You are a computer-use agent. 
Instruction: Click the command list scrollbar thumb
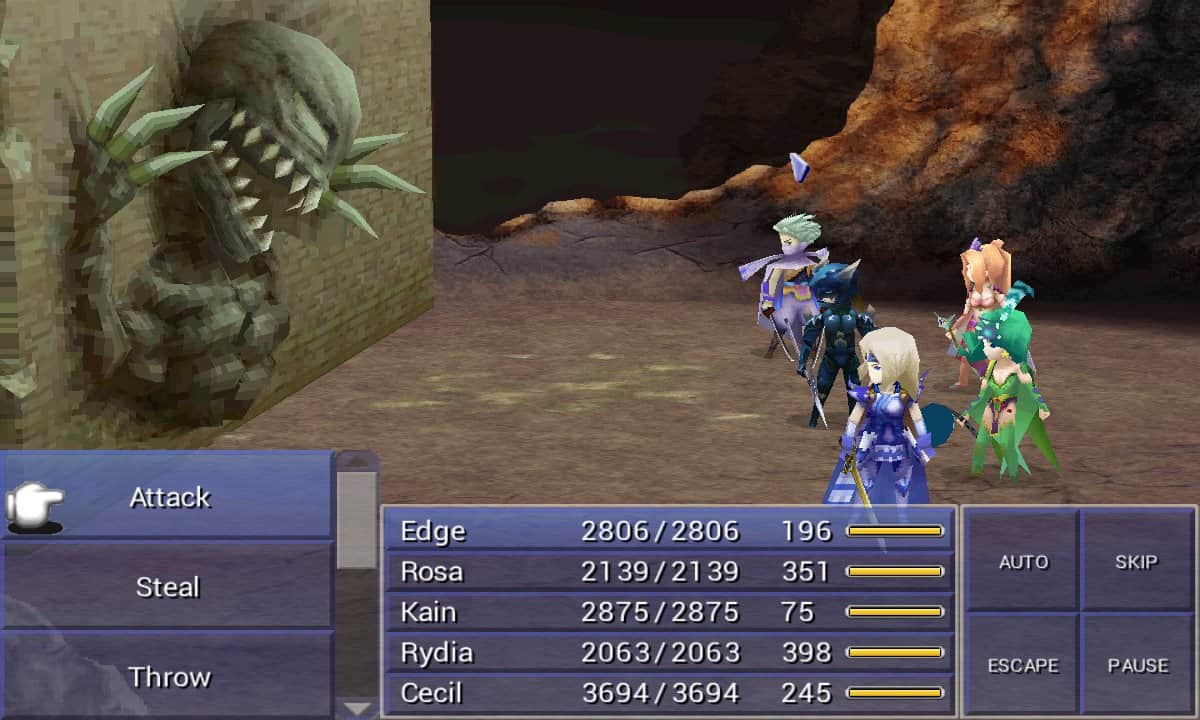pos(356,520)
